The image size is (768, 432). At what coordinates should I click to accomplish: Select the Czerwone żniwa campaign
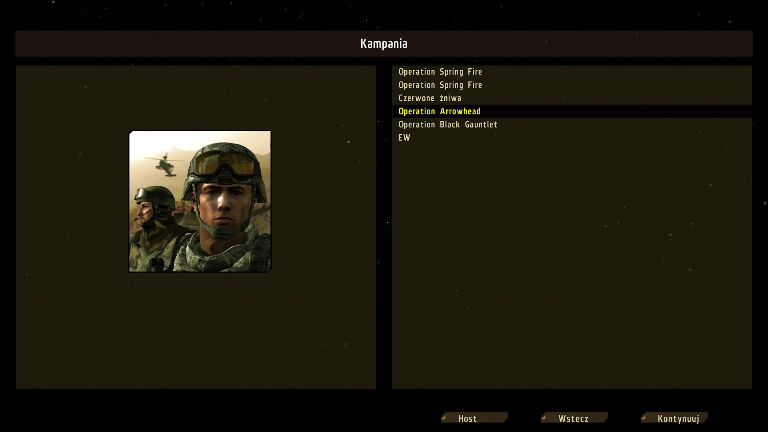[430, 98]
